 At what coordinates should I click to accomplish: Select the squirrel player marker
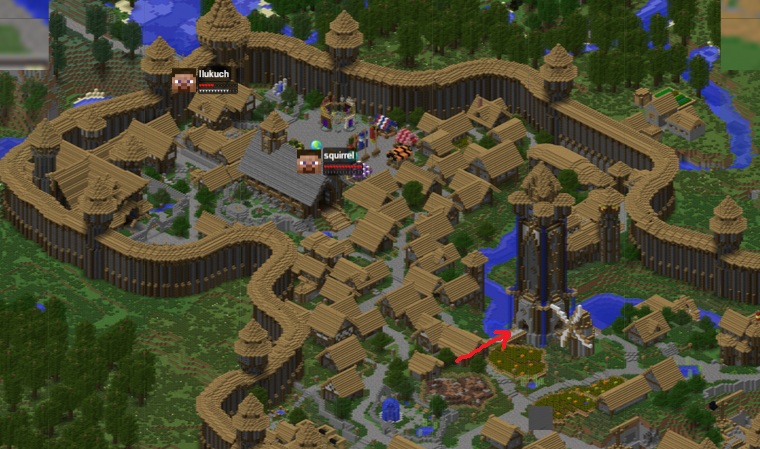pyautogui.click(x=309, y=162)
